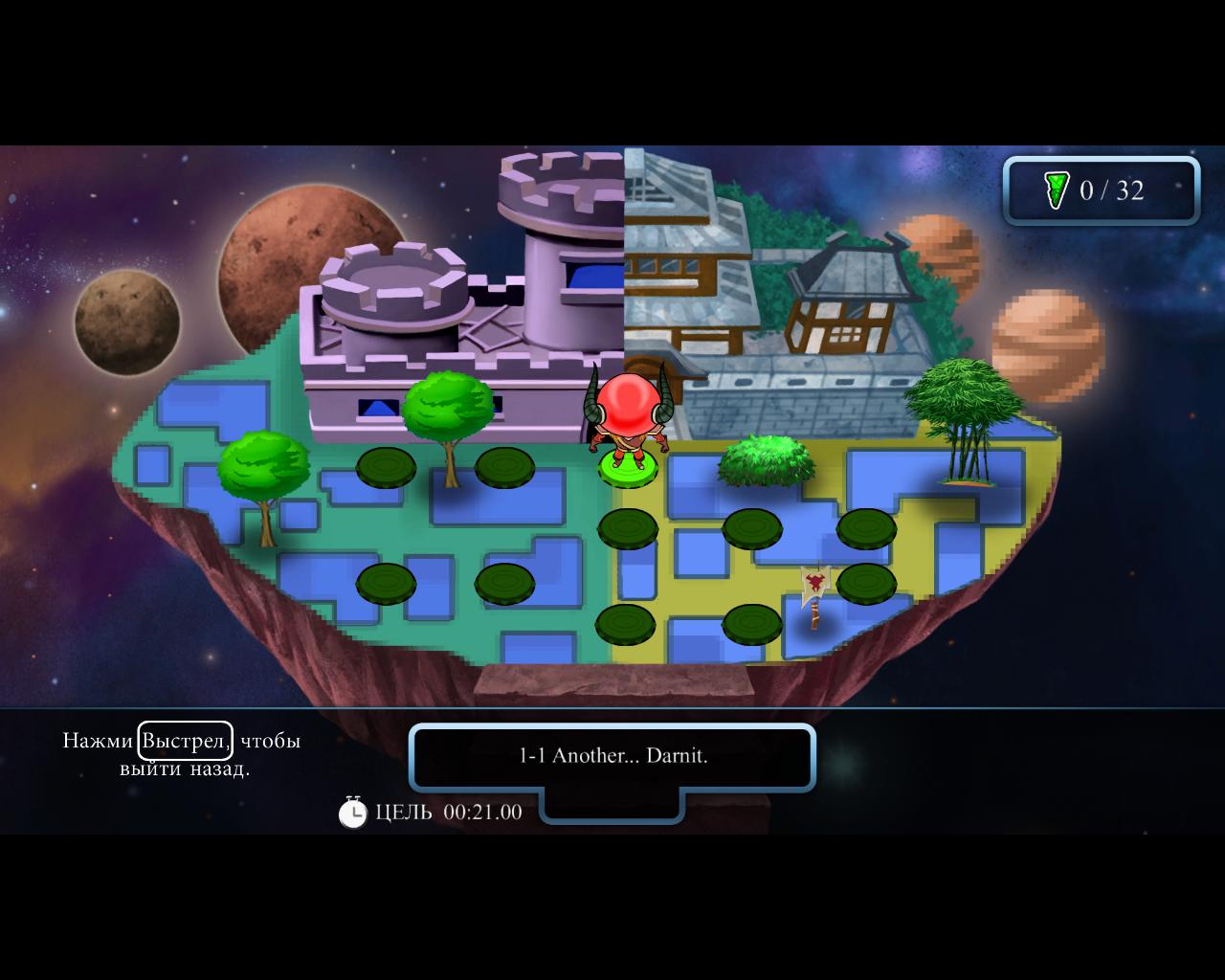Click the red emblem banner map marker
This screenshot has width=1225, height=980.
[814, 586]
